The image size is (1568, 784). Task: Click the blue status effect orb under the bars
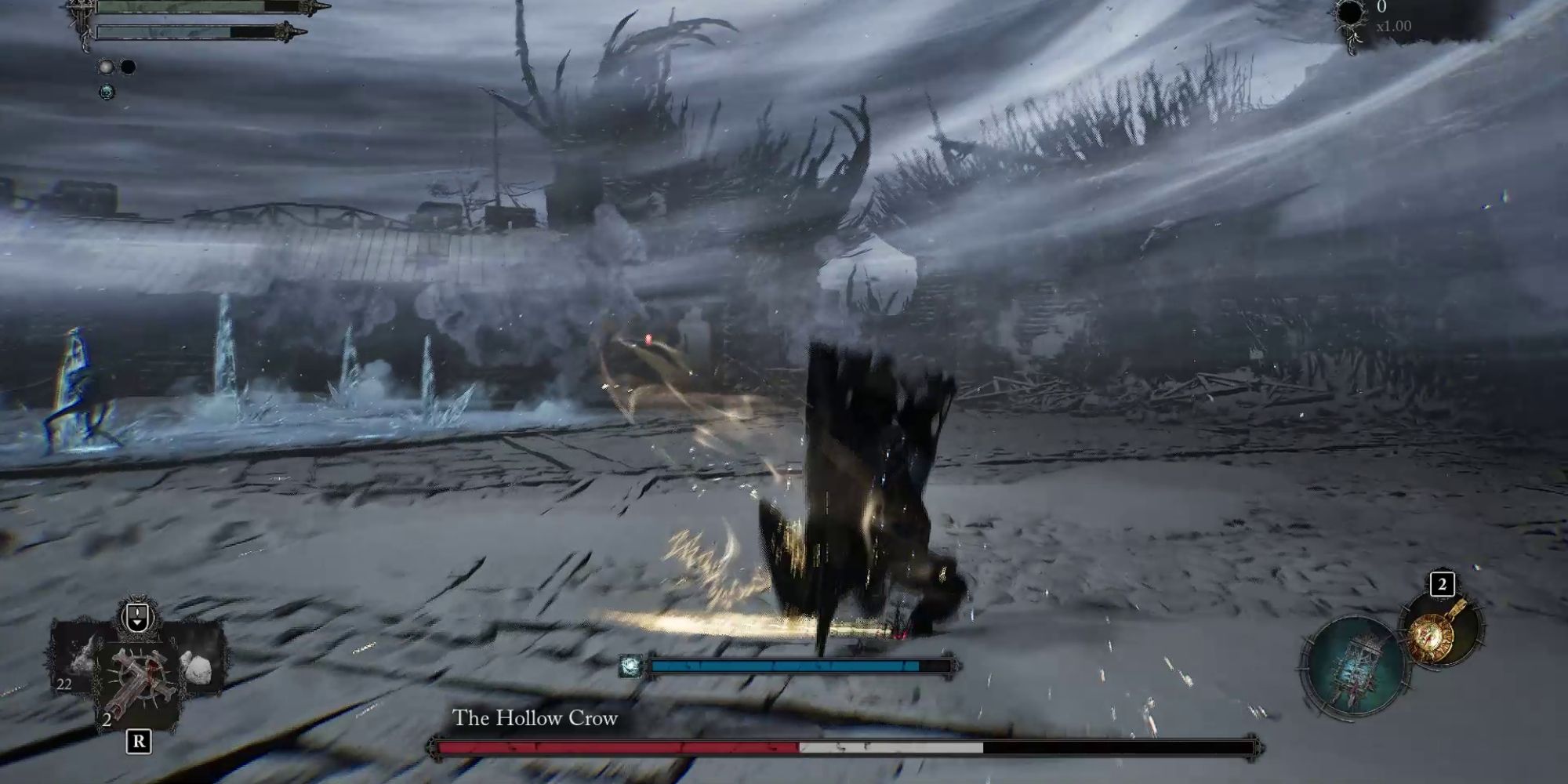[107, 92]
